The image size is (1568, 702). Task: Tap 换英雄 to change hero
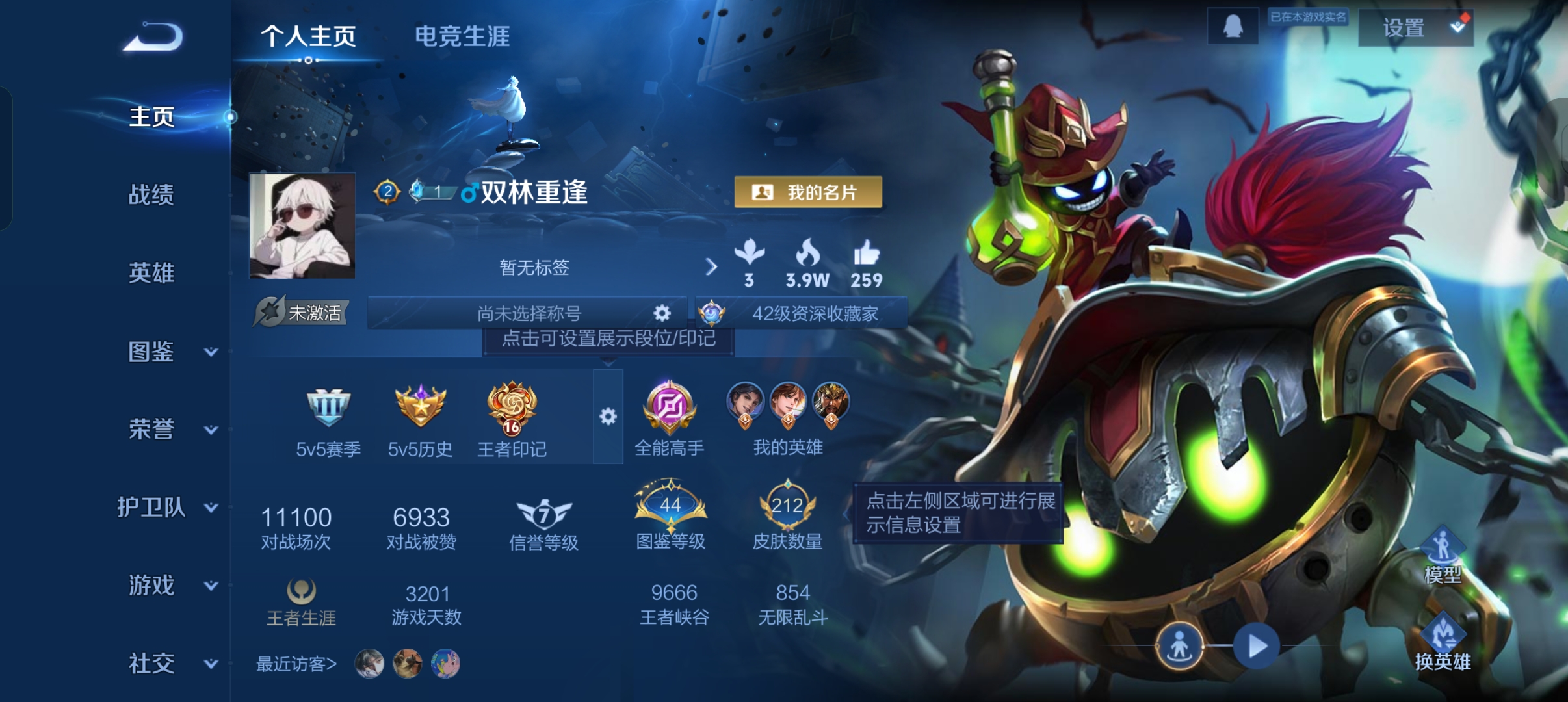(x=1443, y=643)
